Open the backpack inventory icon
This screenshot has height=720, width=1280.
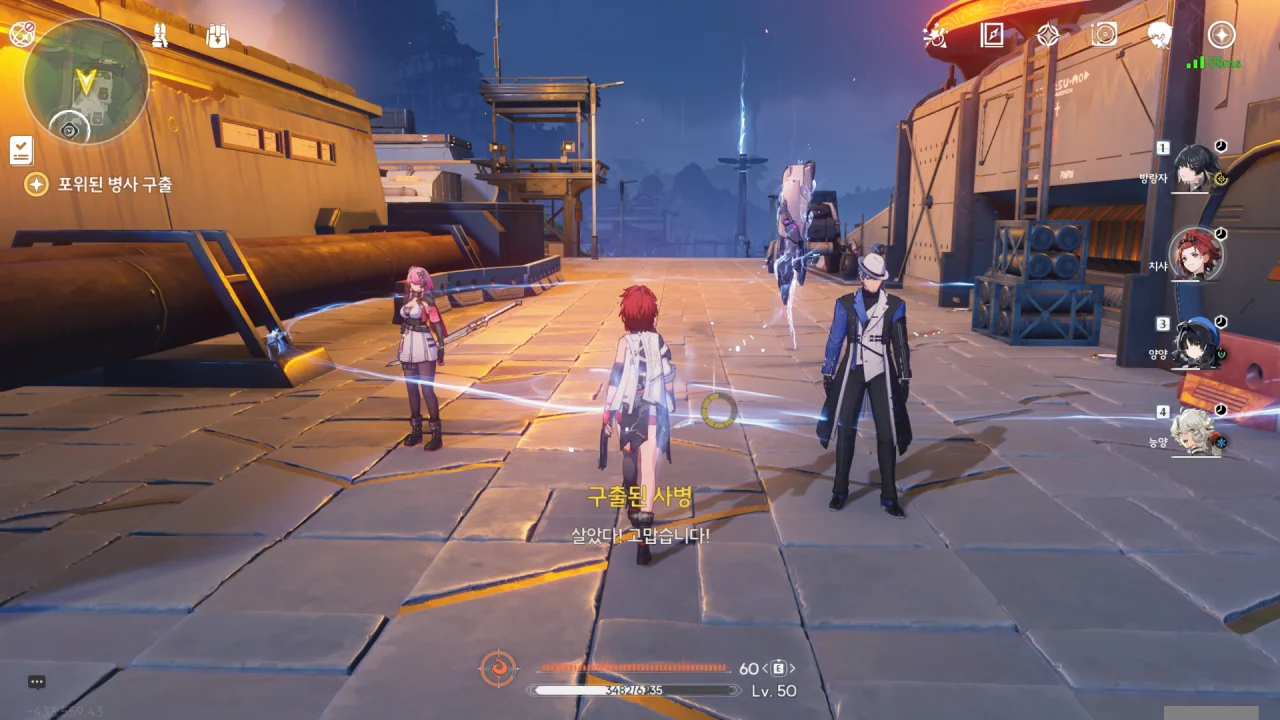217,36
